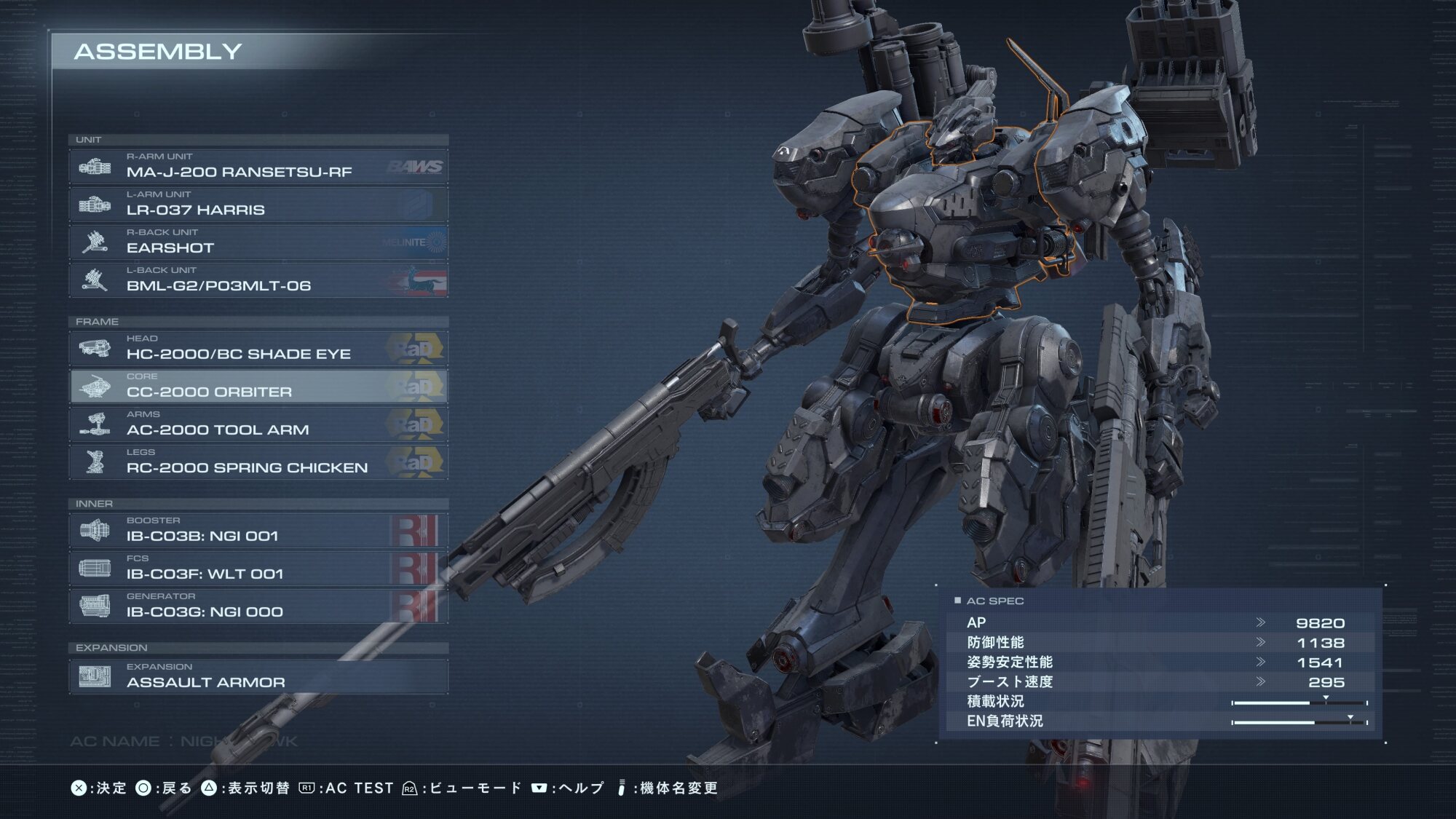Open the ASSAULT ARMOR expansion slot
The height and width of the screenshot is (819, 1456).
click(258, 676)
